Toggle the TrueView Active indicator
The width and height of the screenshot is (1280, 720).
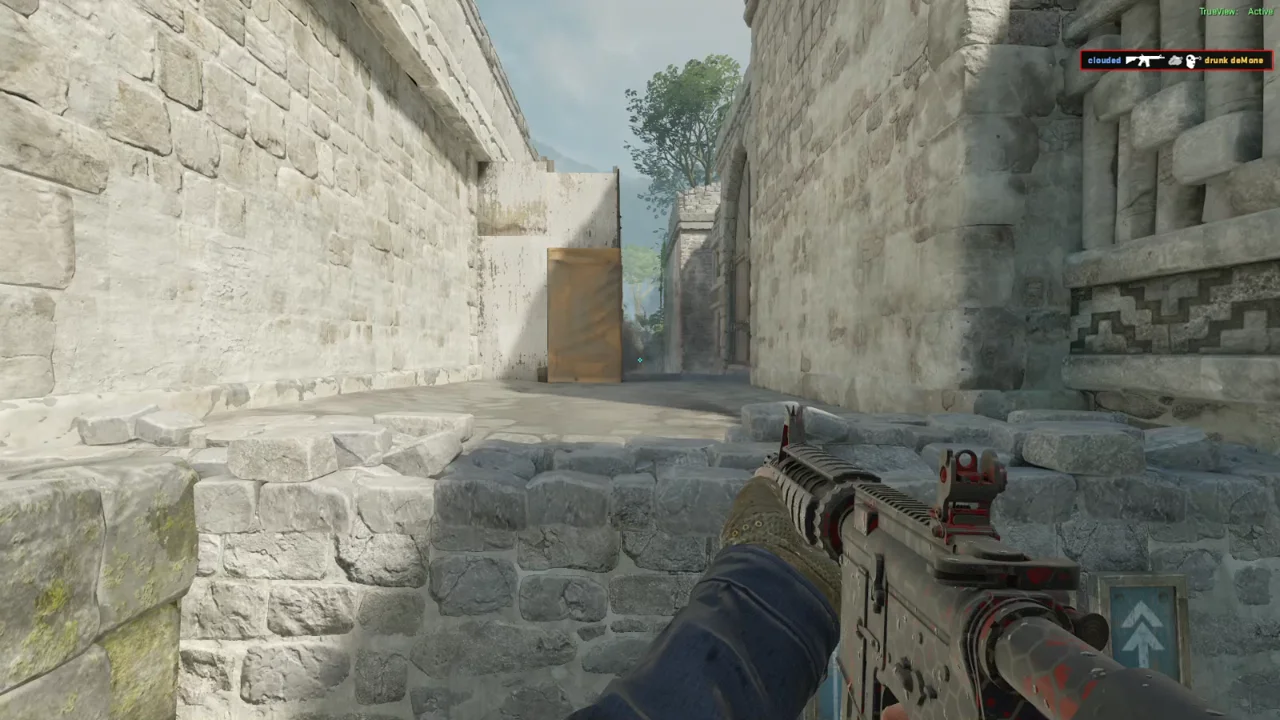[1240, 11]
